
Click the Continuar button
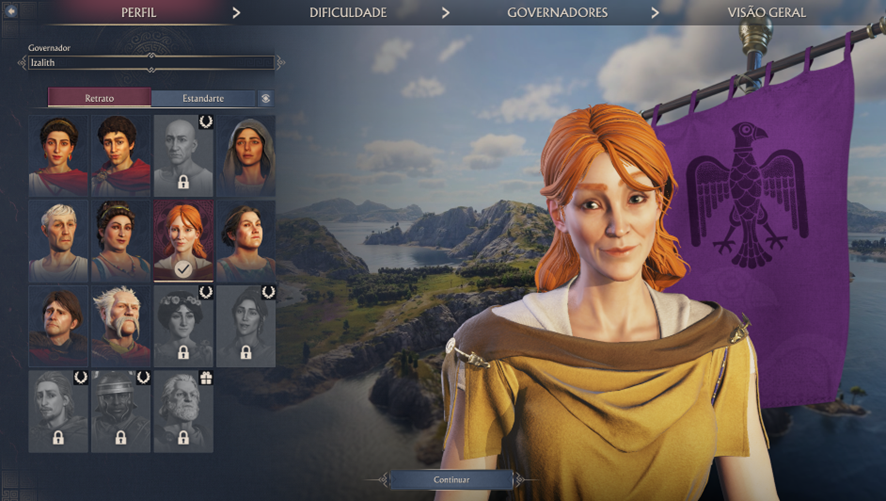click(452, 480)
